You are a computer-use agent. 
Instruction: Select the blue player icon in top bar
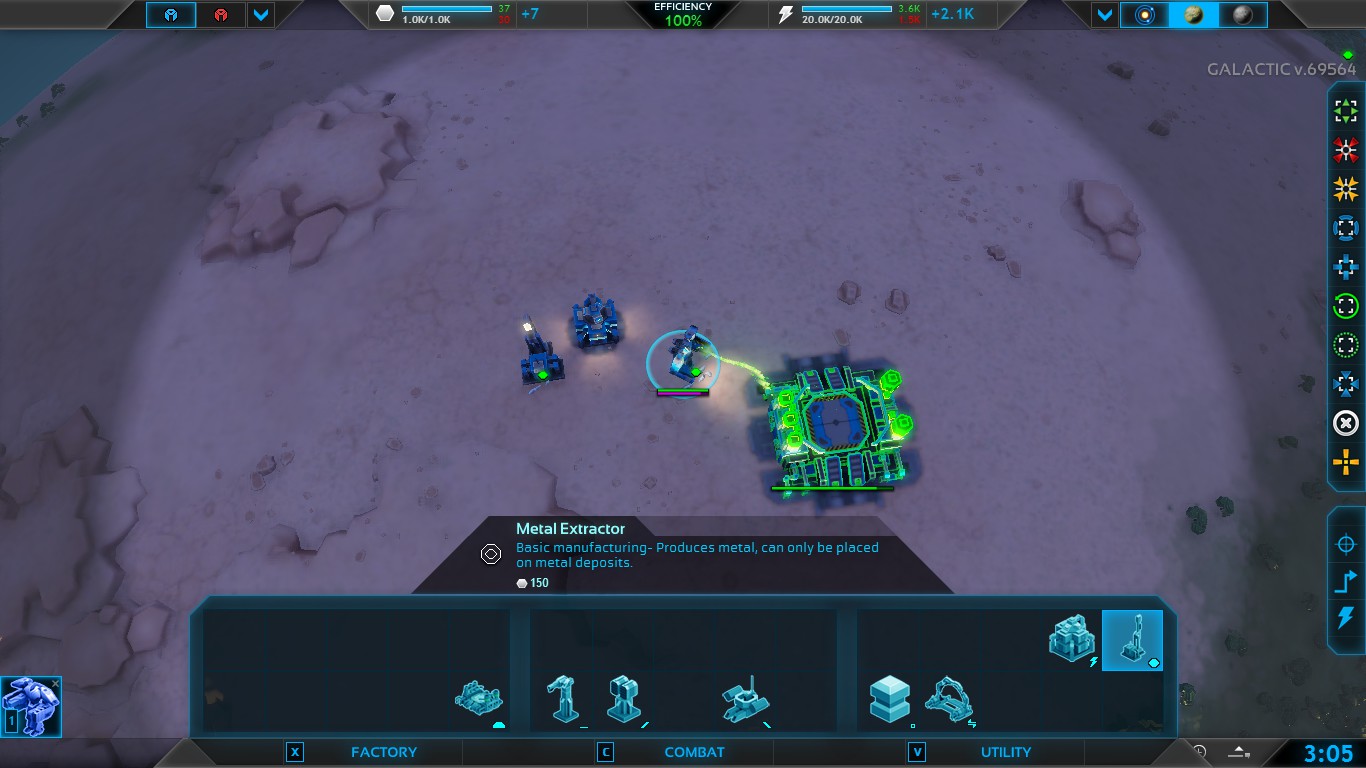tap(171, 15)
